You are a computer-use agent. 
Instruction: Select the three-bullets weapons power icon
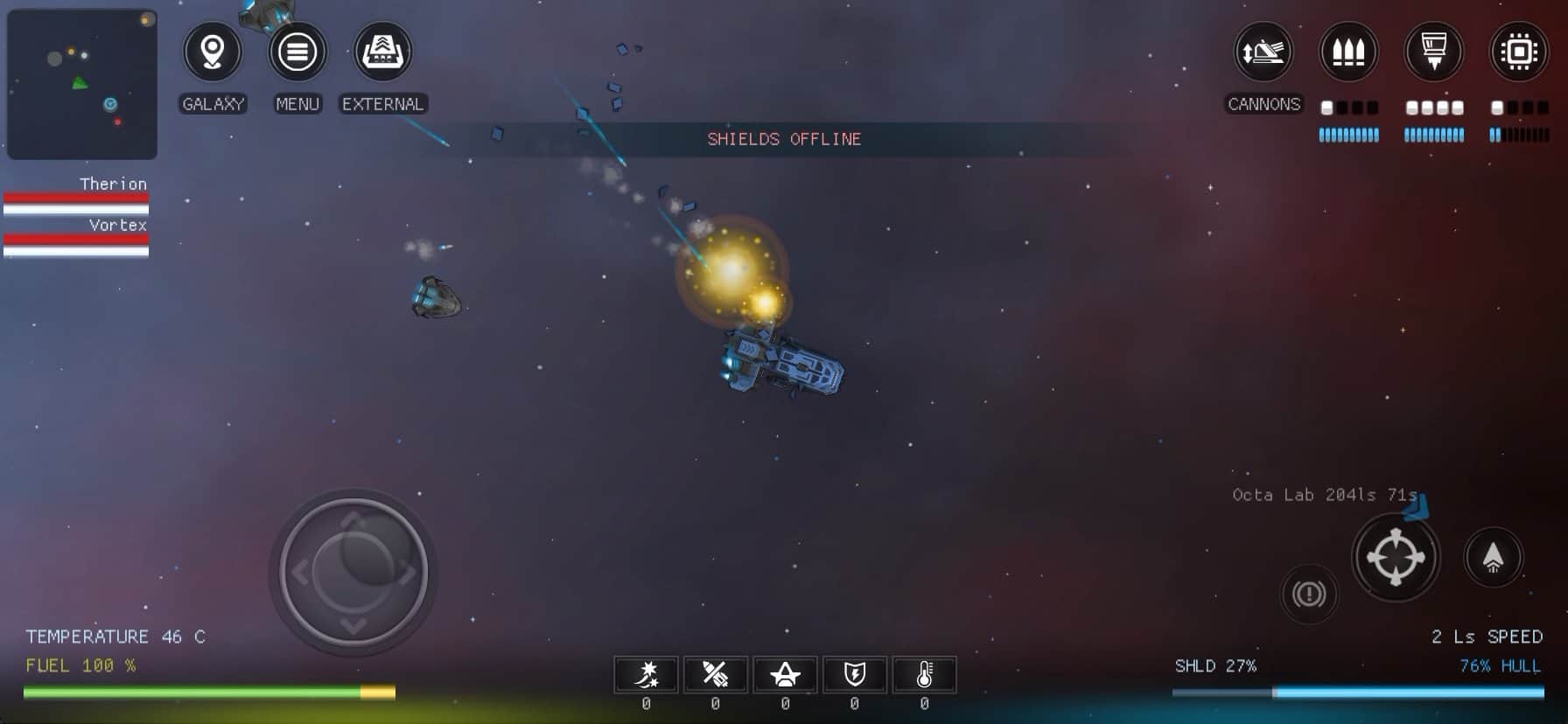click(x=1348, y=52)
